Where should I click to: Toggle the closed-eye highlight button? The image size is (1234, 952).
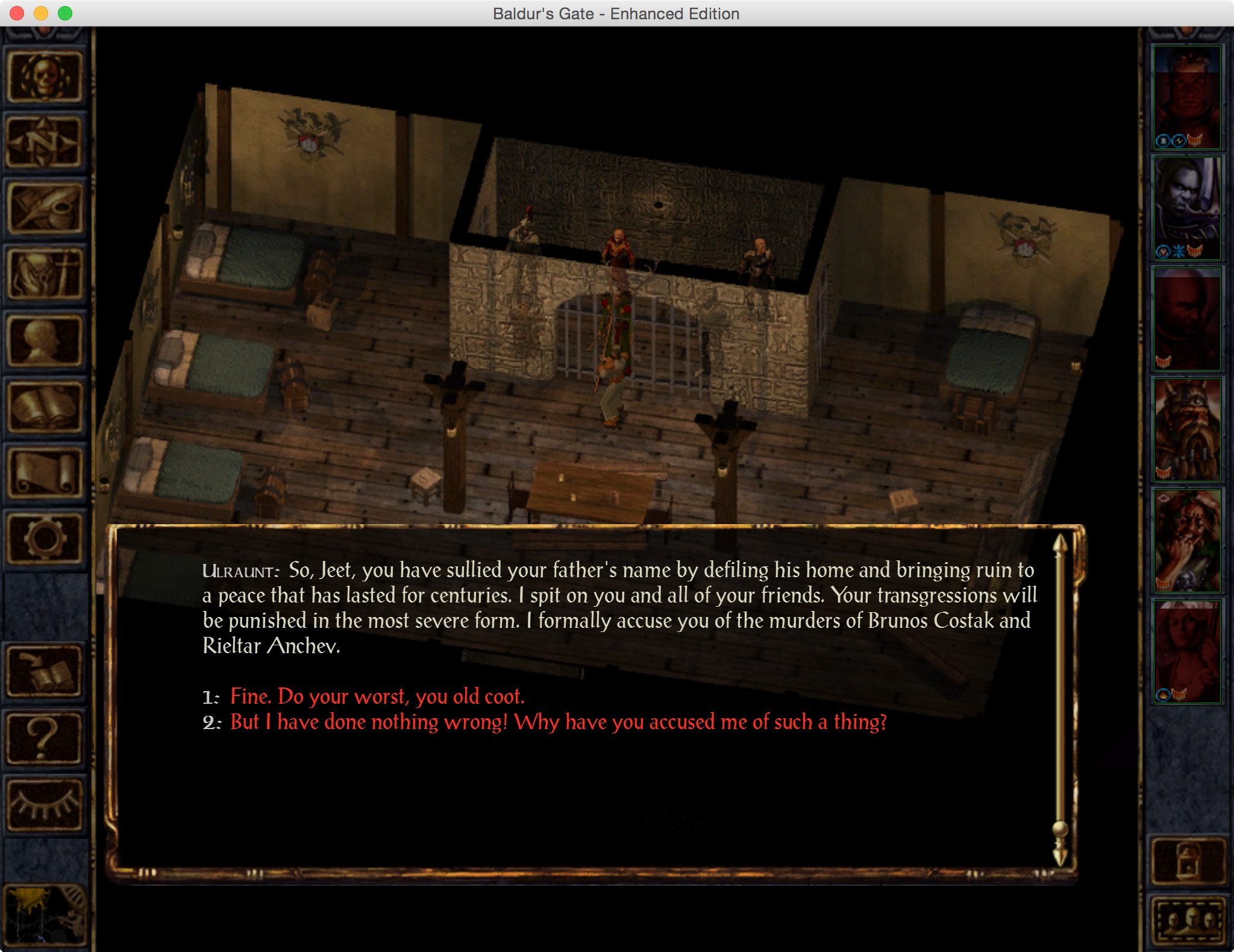[x=44, y=804]
